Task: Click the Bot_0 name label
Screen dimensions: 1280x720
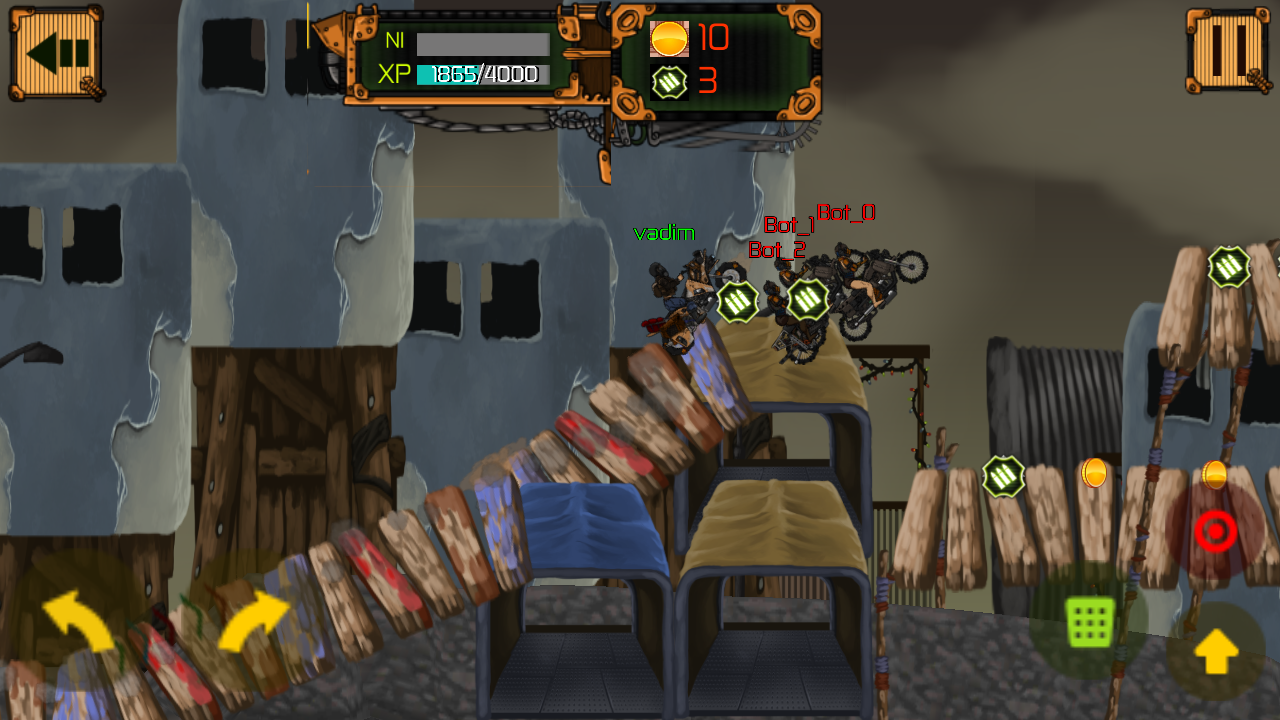Action: pyautogui.click(x=845, y=213)
